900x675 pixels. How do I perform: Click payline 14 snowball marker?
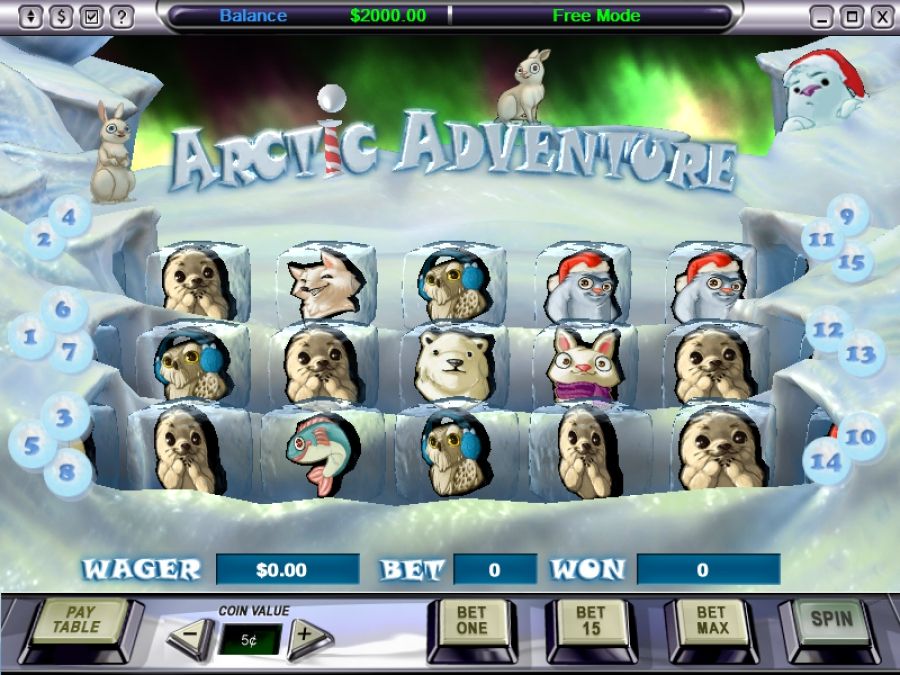(827, 462)
